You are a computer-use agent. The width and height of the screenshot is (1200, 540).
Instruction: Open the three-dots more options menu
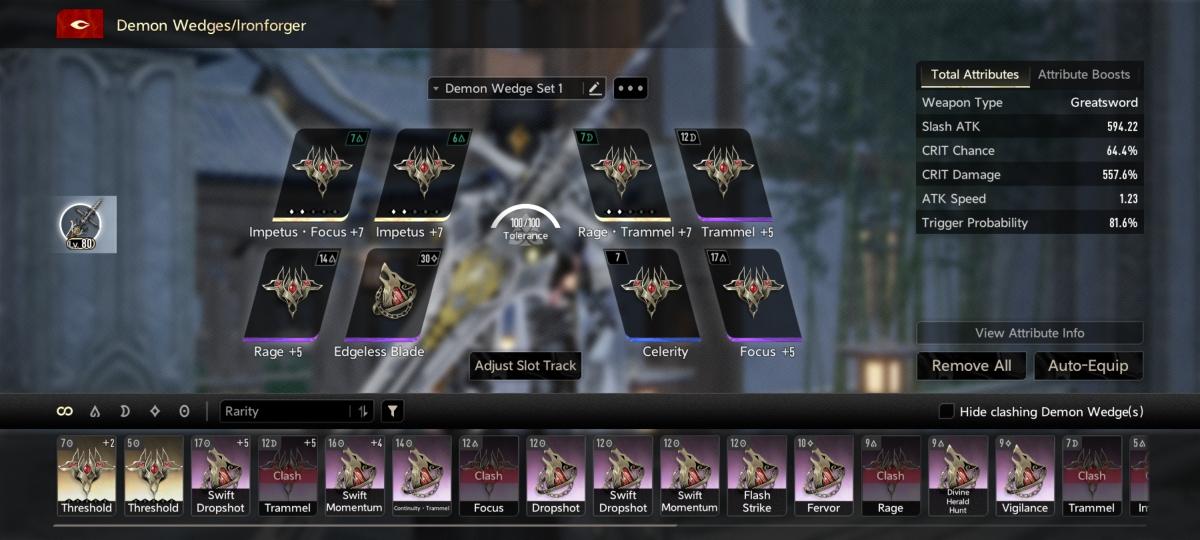630,89
